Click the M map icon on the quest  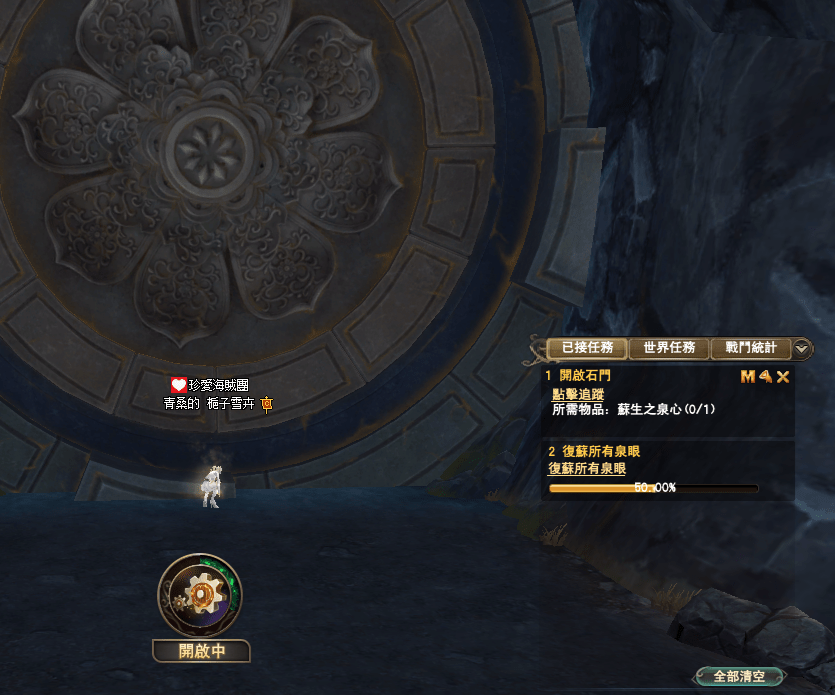(747, 377)
